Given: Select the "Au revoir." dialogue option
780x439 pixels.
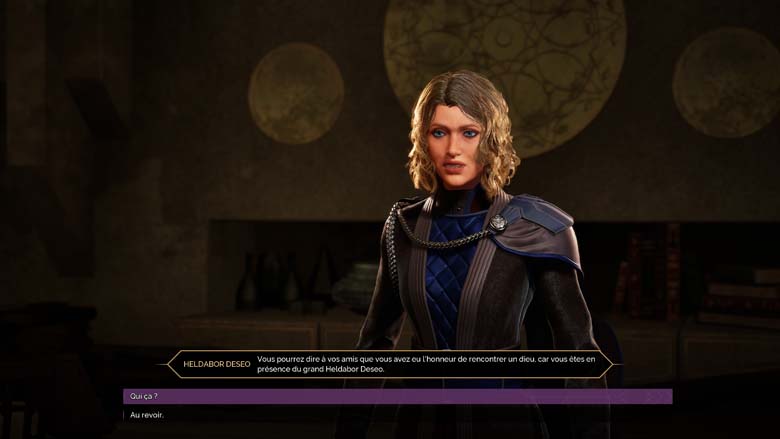Looking at the screenshot, I should coord(147,415).
